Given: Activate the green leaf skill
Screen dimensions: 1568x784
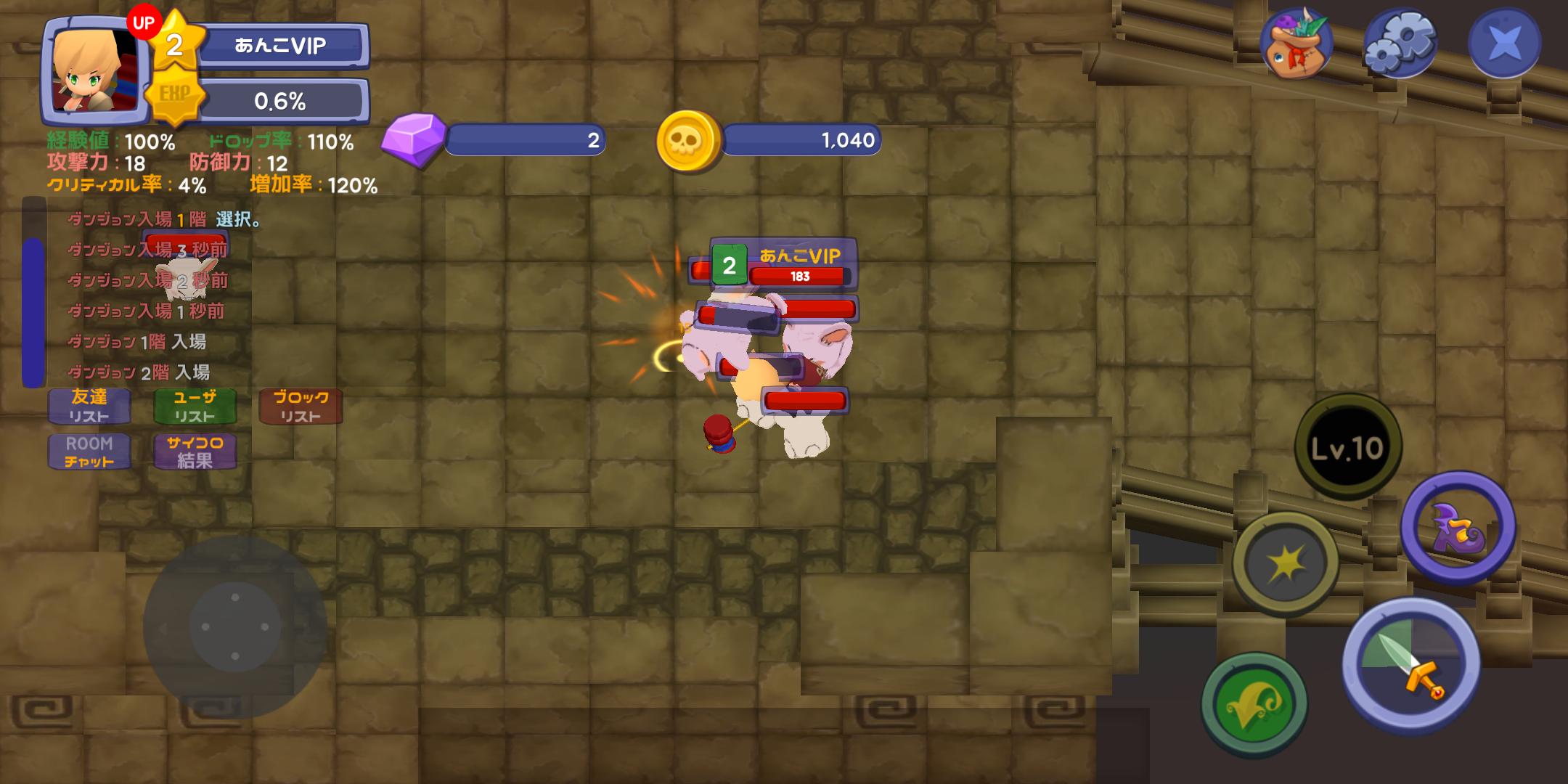Looking at the screenshot, I should pos(1254,704).
